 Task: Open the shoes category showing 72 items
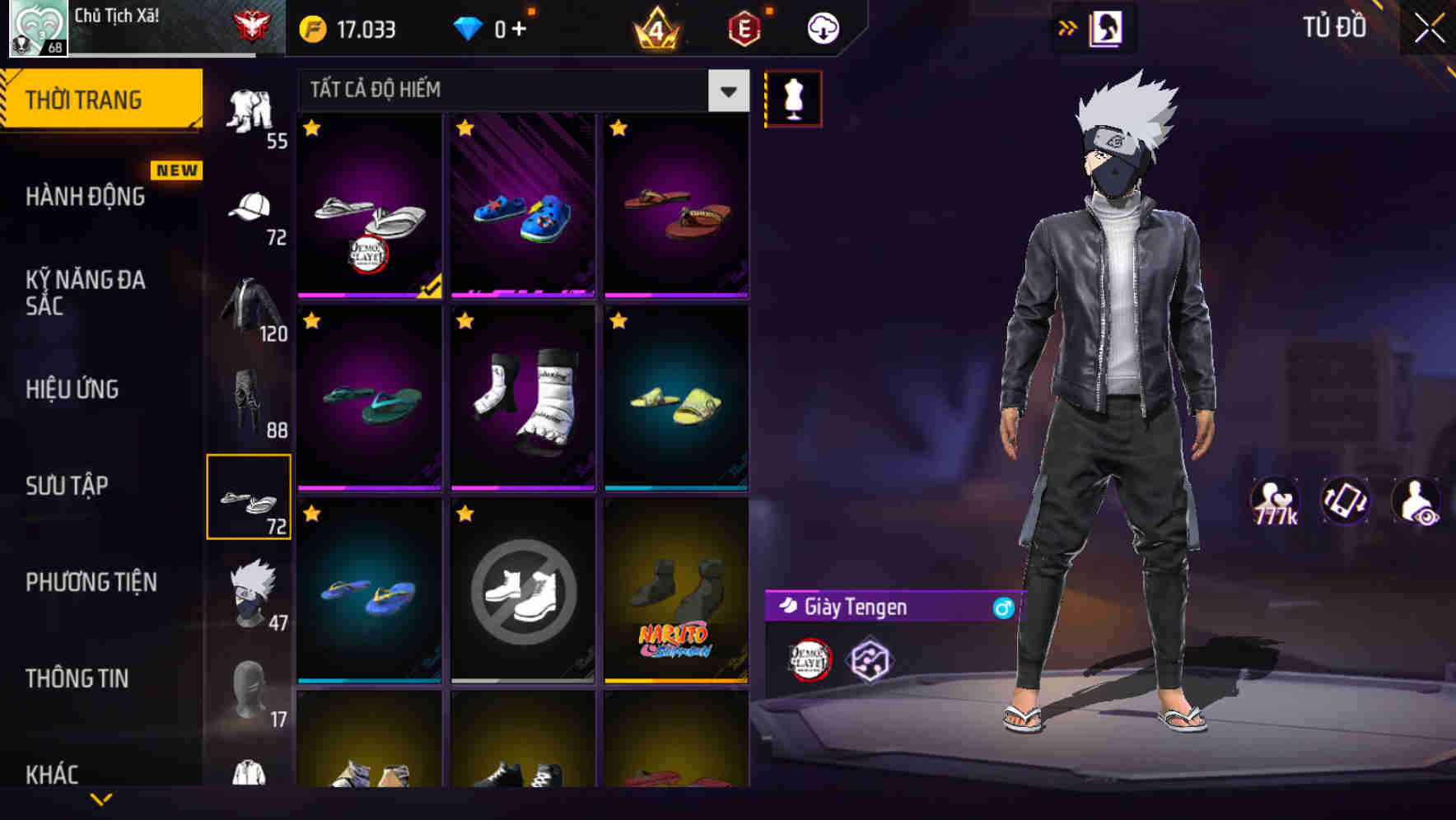point(250,495)
